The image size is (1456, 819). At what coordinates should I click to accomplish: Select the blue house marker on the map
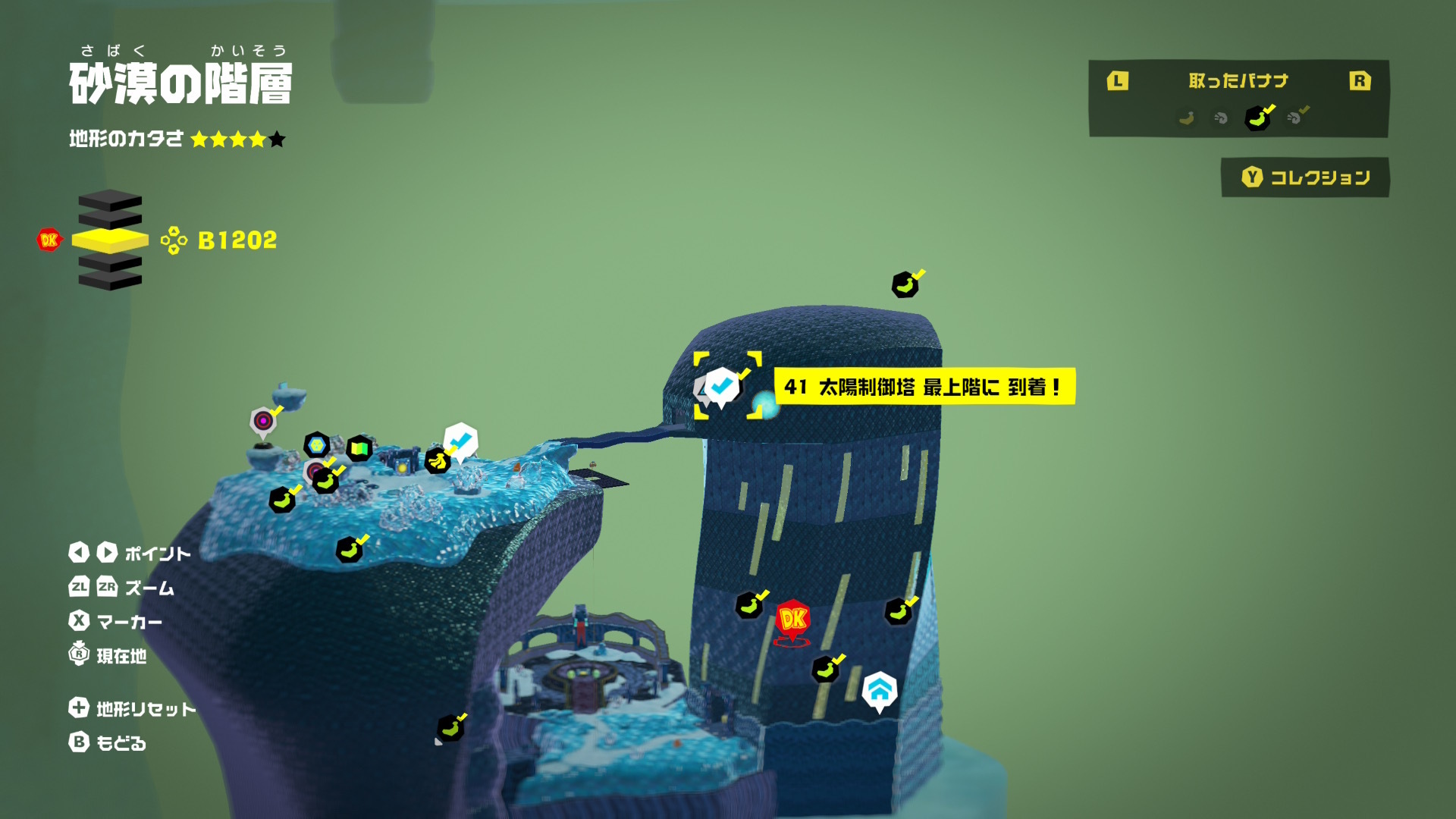coord(880,690)
